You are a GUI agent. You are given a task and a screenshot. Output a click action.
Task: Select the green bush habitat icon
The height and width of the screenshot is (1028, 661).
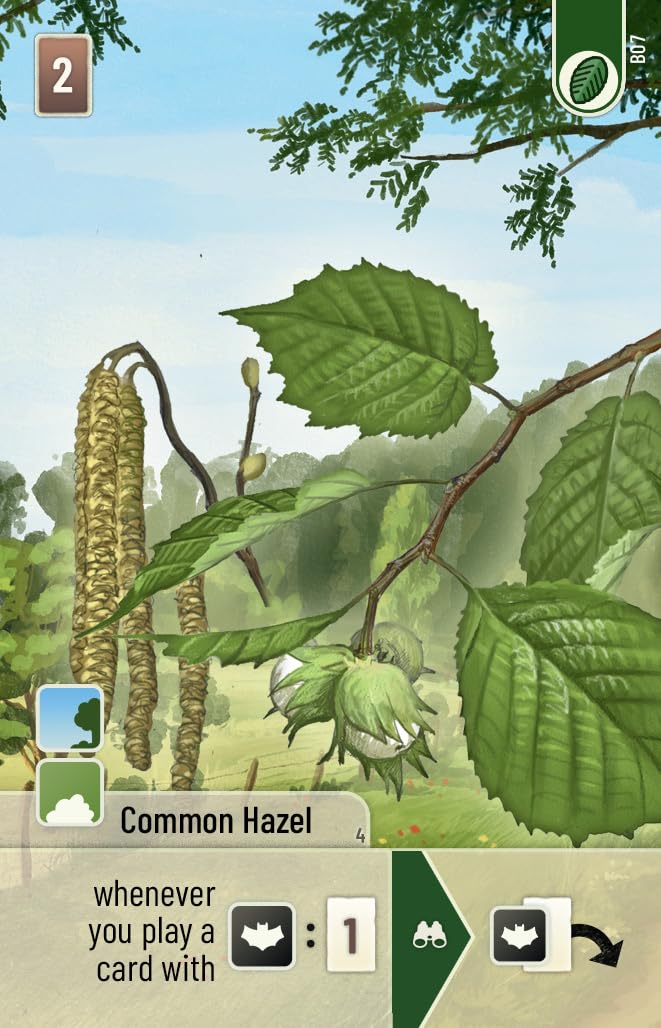[70, 792]
